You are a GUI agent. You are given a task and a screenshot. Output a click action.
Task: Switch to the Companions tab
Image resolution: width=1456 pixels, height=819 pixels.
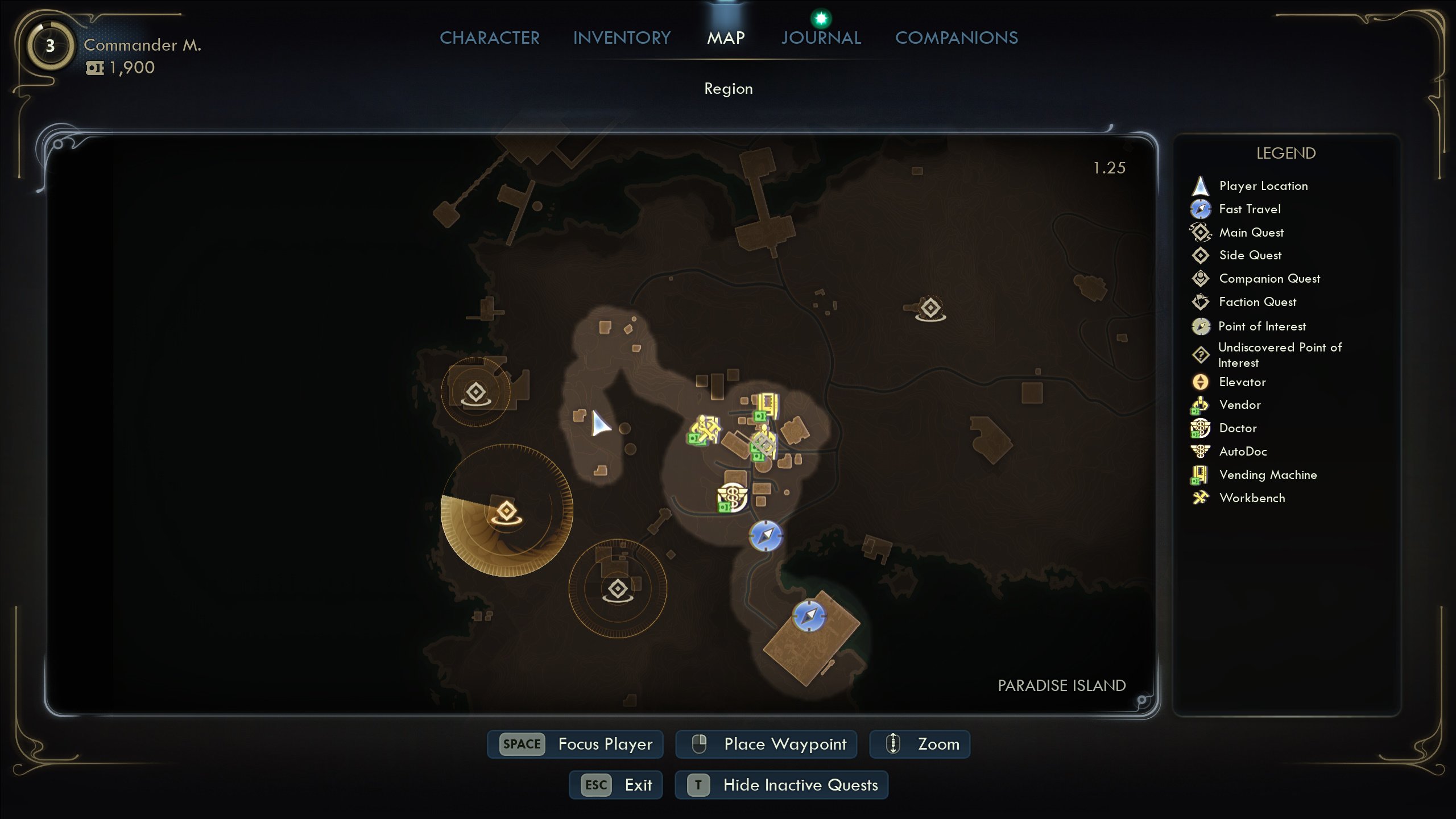tap(956, 38)
